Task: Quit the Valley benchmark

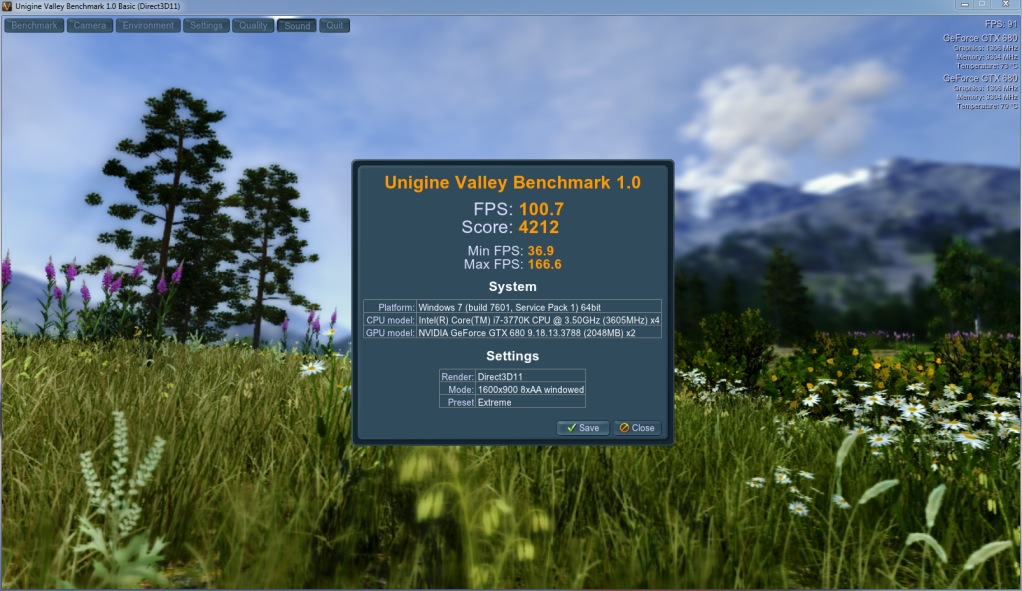Action: point(334,25)
